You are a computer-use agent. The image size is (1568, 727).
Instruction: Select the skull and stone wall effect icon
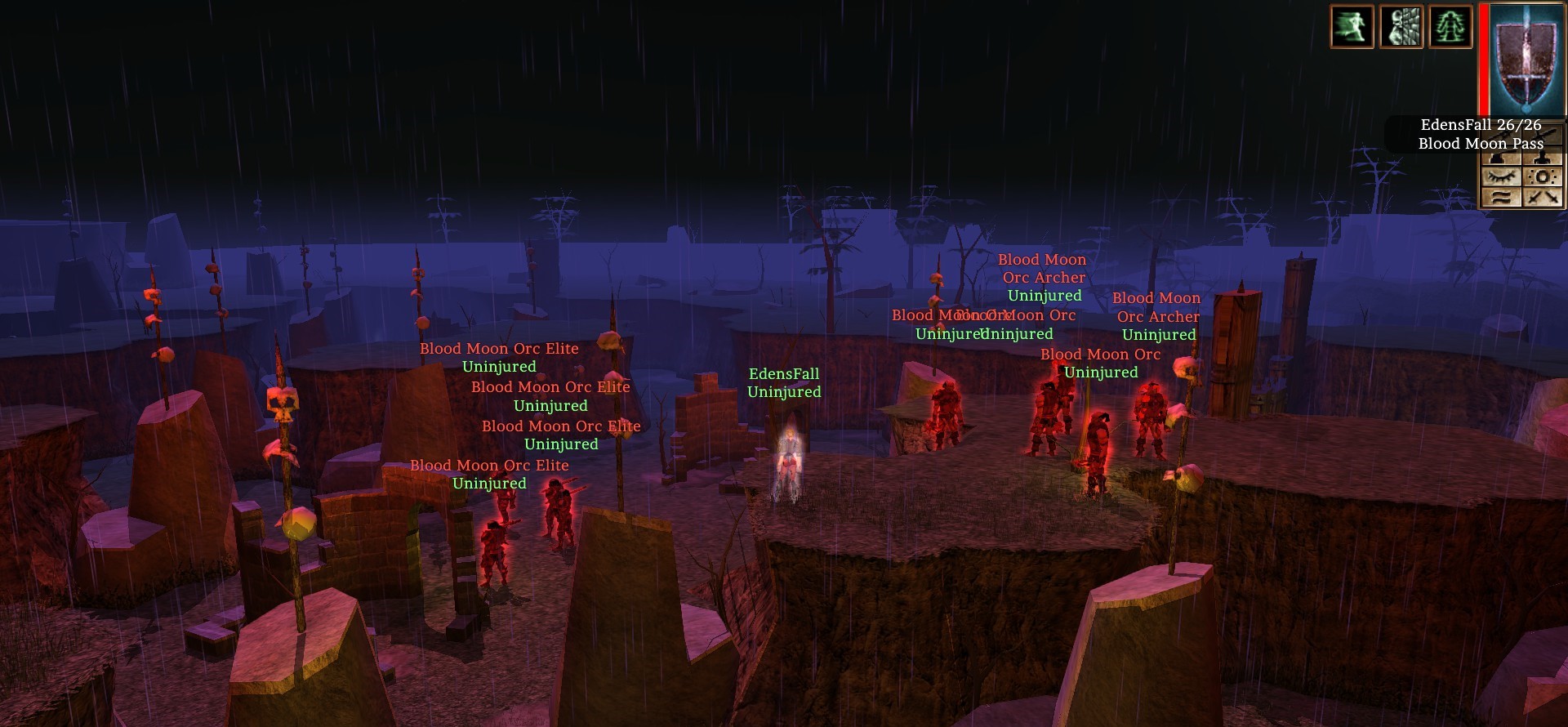1401,27
